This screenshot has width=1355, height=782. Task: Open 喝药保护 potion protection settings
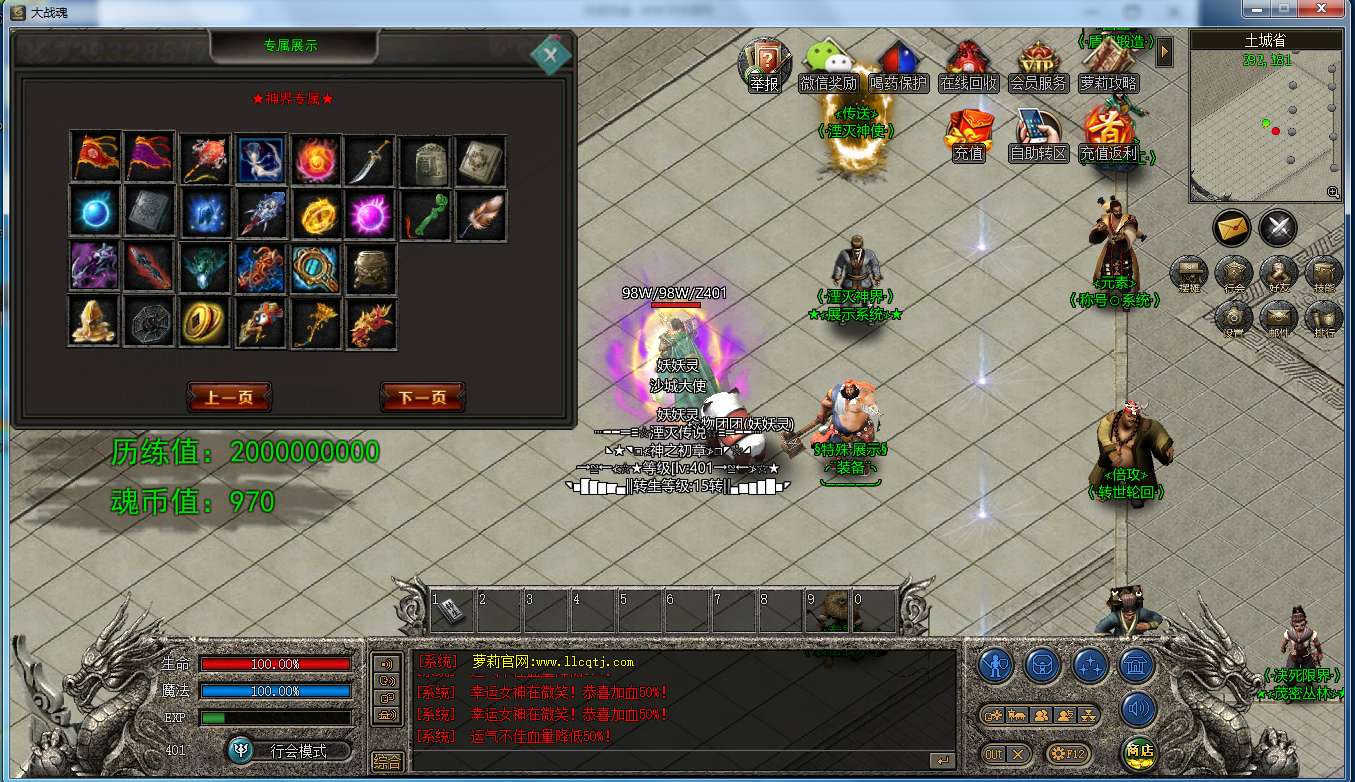click(x=898, y=65)
